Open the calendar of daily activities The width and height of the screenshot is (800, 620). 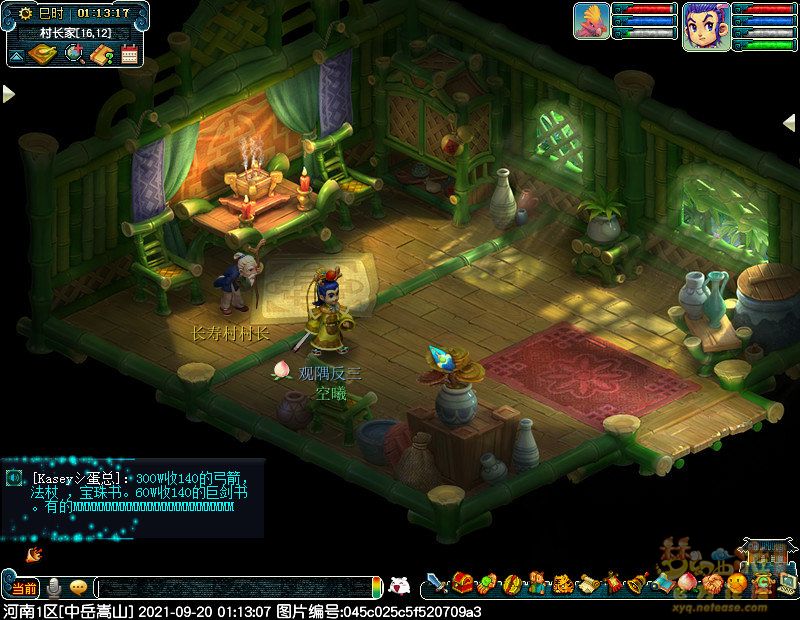pyautogui.click(x=129, y=55)
